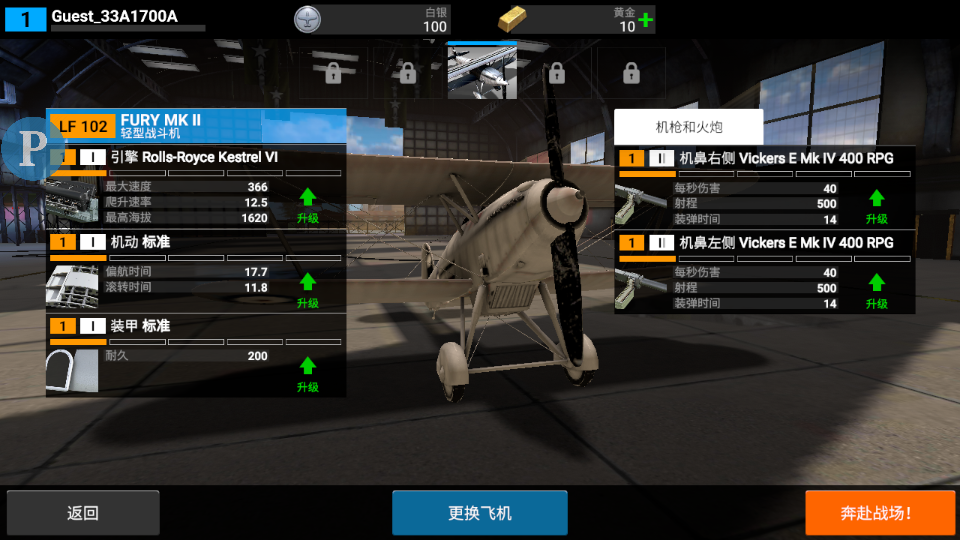Select the unlocked plane thumbnail in hangar row
This screenshot has height=540, width=960.
point(482,72)
